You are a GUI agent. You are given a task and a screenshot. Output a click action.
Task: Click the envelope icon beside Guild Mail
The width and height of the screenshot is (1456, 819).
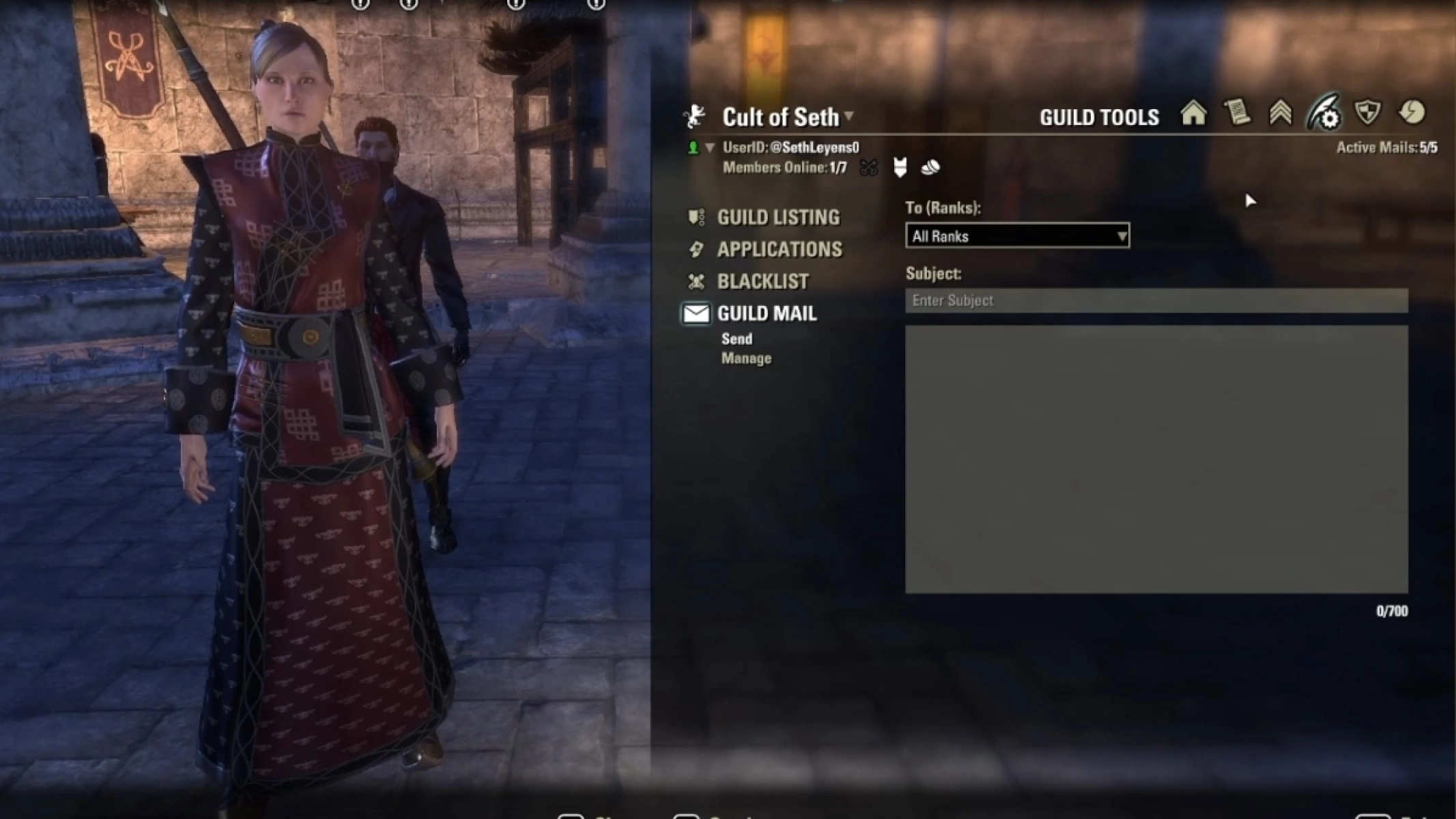[696, 314]
